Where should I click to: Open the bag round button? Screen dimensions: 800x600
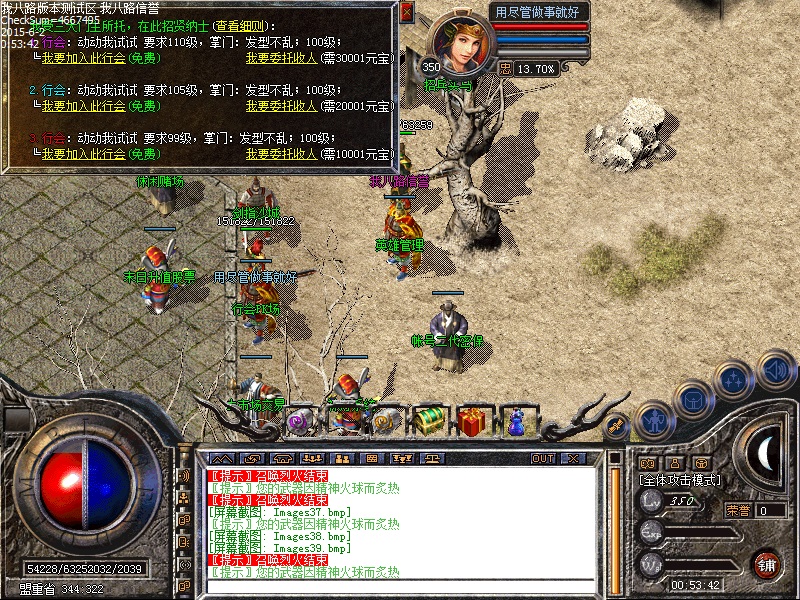[x=692, y=399]
